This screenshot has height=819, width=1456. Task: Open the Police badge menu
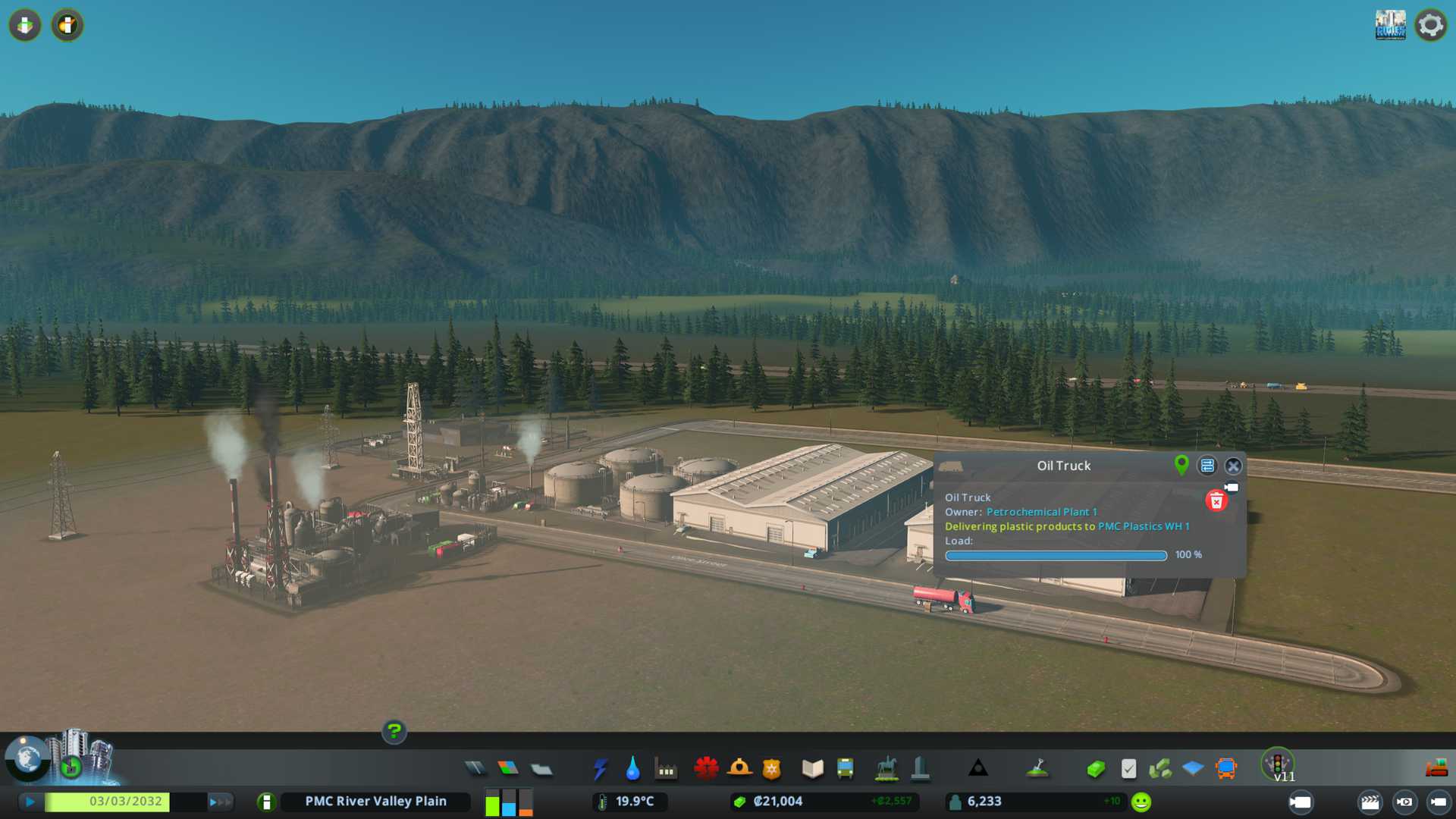pos(772,769)
